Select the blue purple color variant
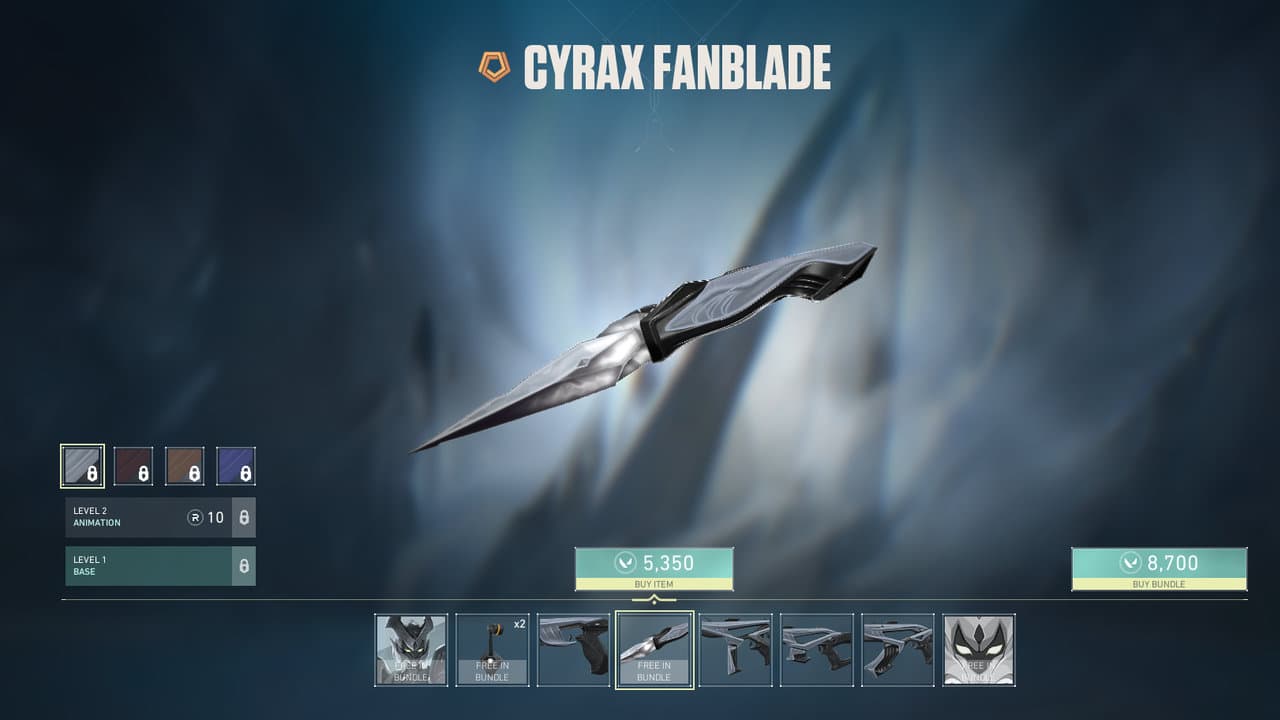This screenshot has height=720, width=1280. click(x=236, y=466)
